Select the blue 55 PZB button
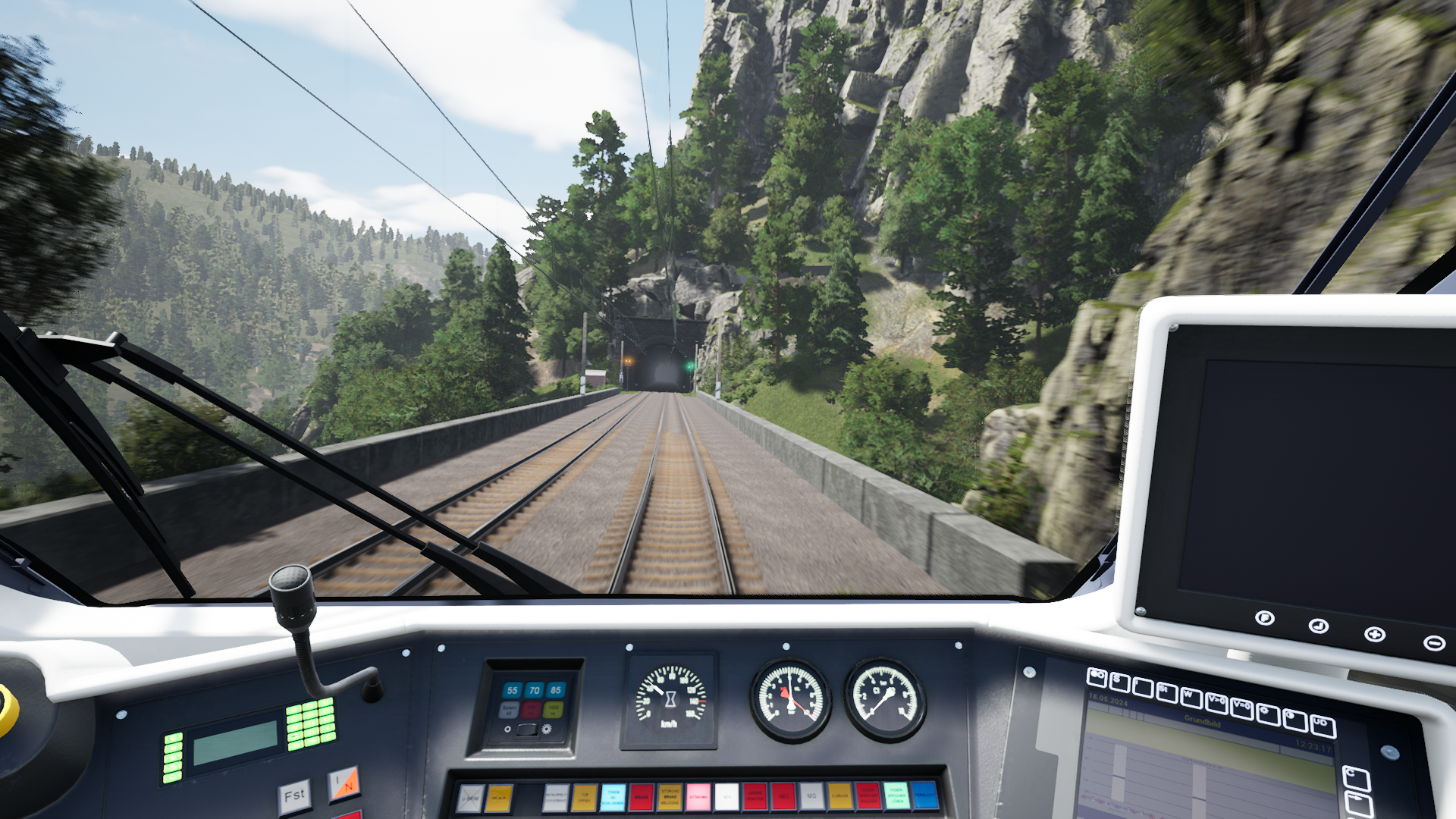The height and width of the screenshot is (819, 1456). point(512,690)
